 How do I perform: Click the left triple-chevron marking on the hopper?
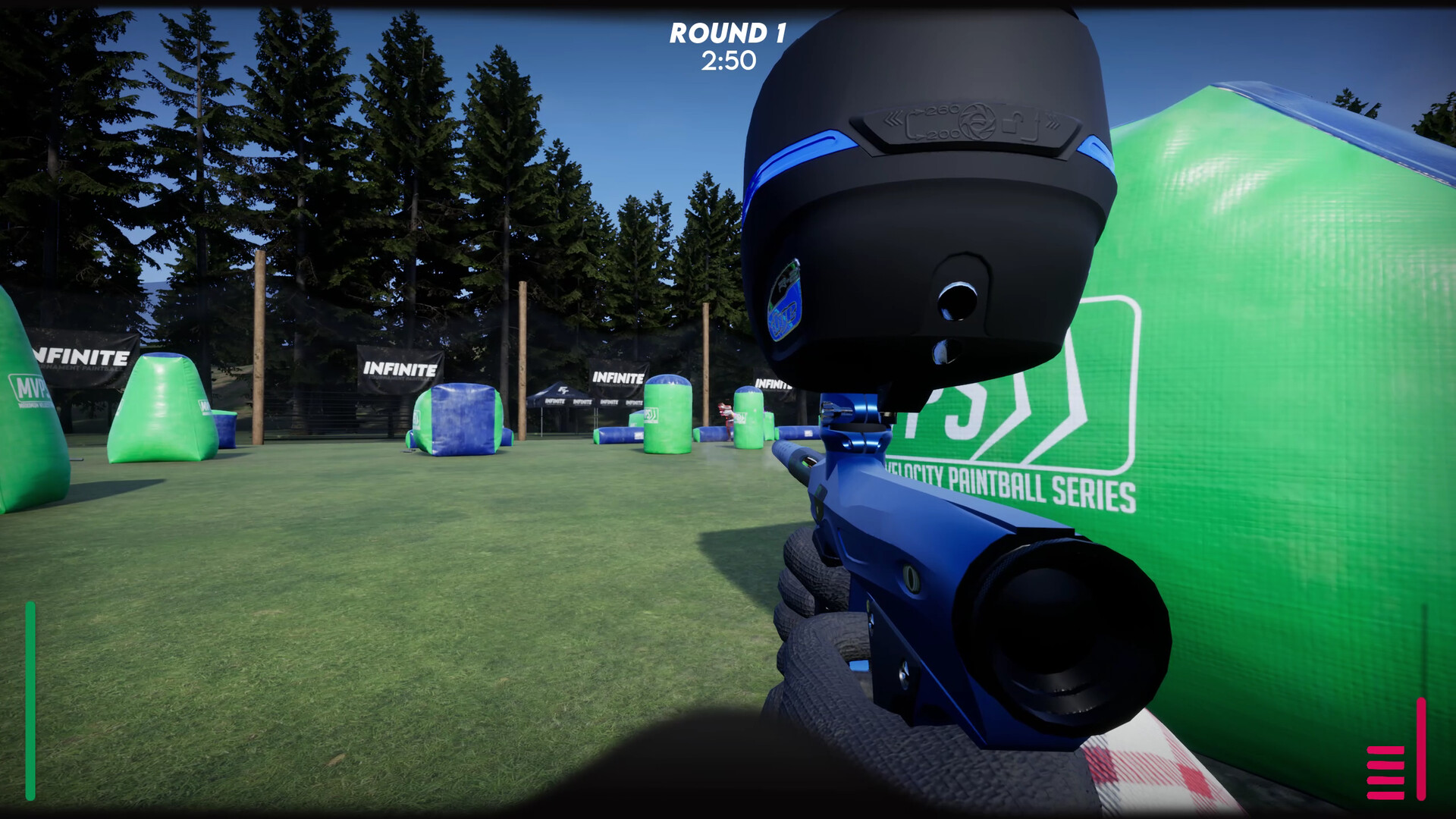tap(893, 120)
